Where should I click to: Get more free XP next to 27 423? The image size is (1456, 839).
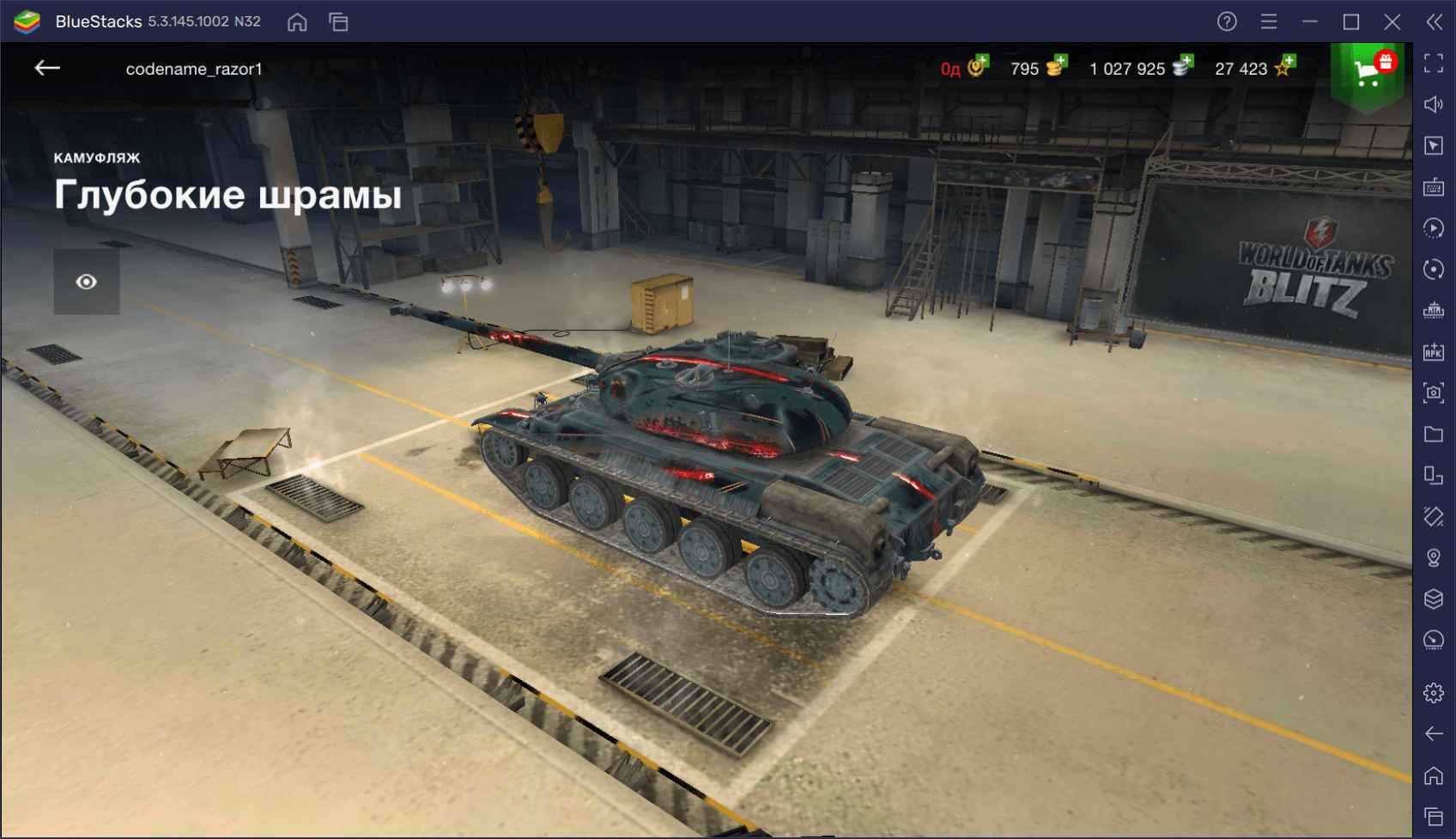1285,67
